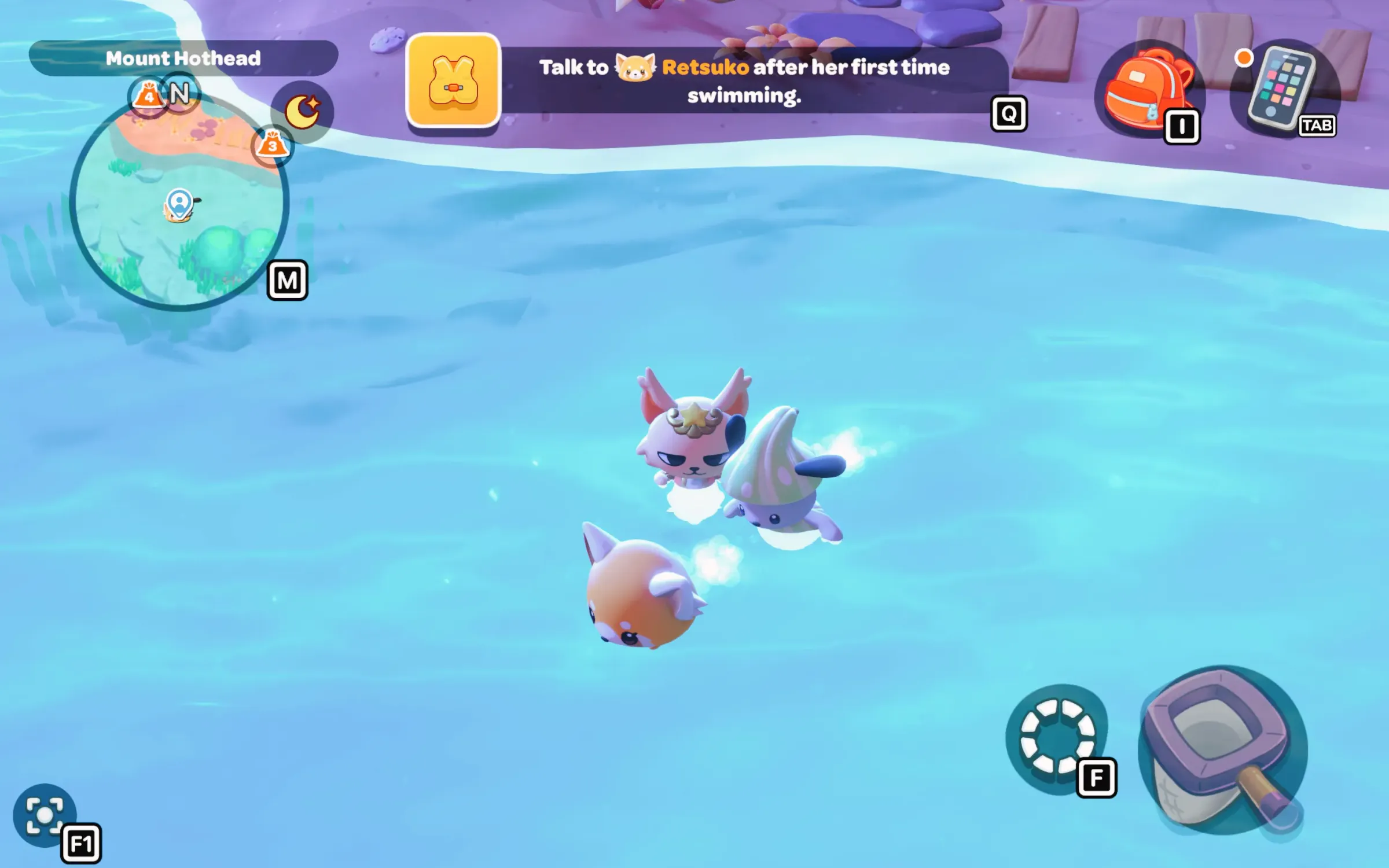This screenshot has height=868, width=1389.
Task: Open the camera photo mode
Action: point(44,815)
